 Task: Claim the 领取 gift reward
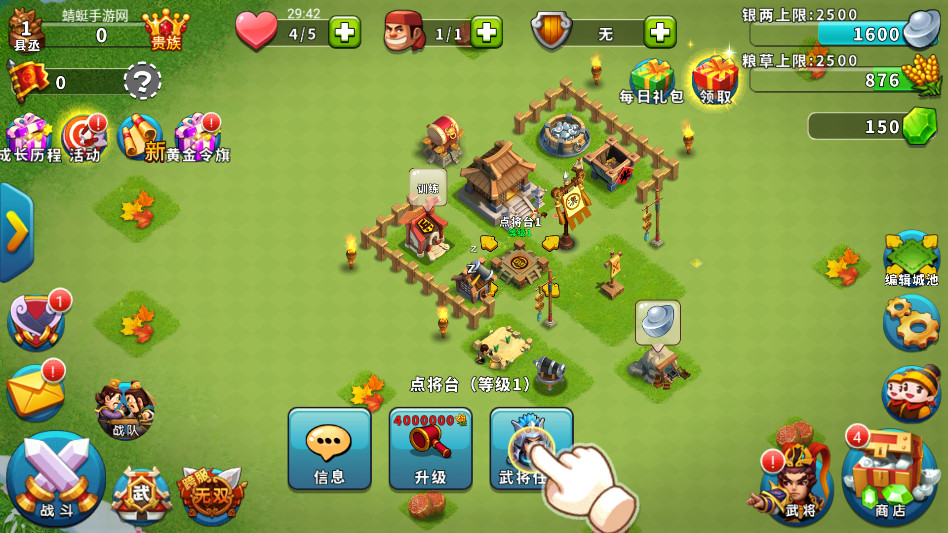click(715, 79)
